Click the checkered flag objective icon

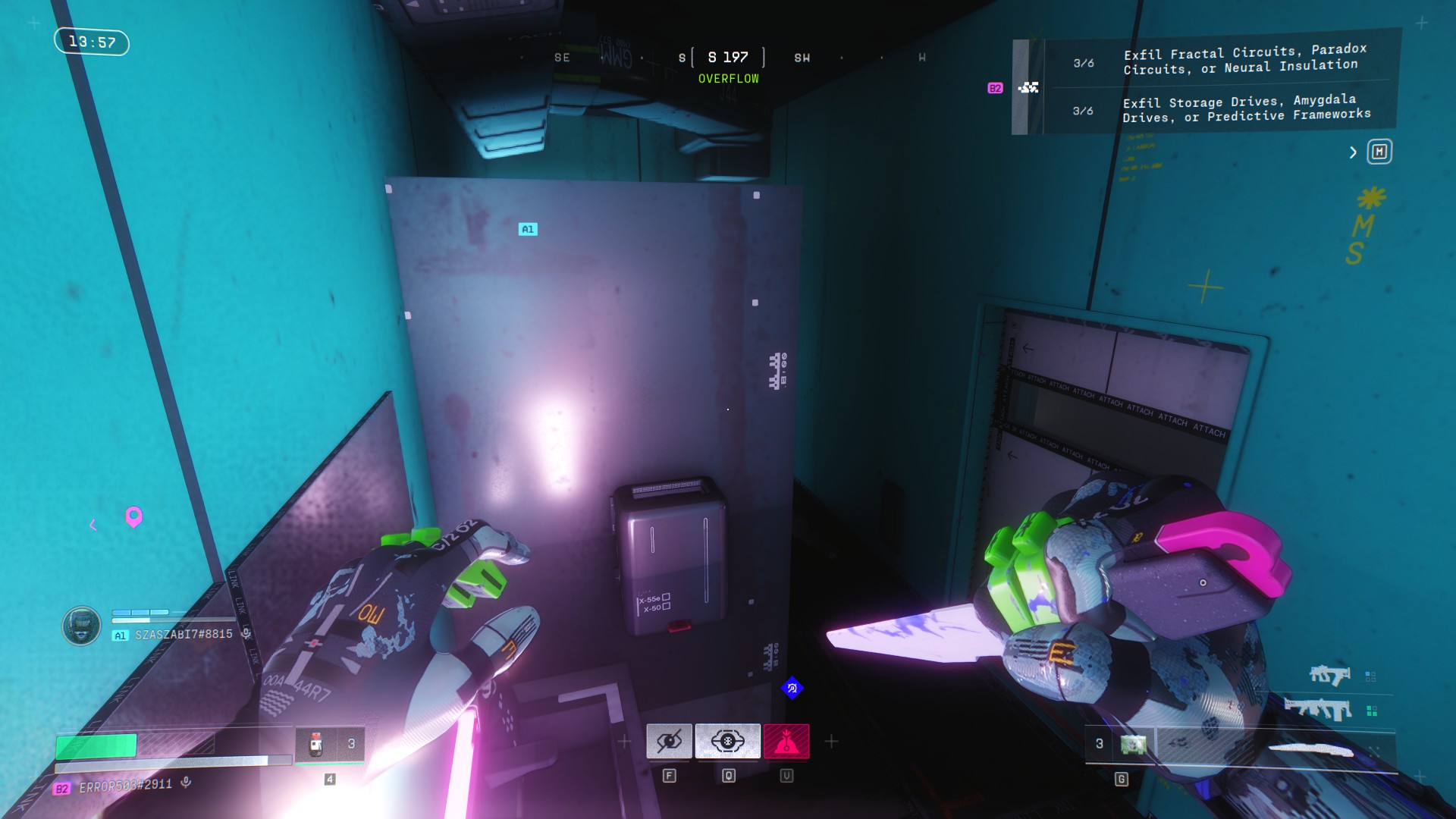[1028, 88]
